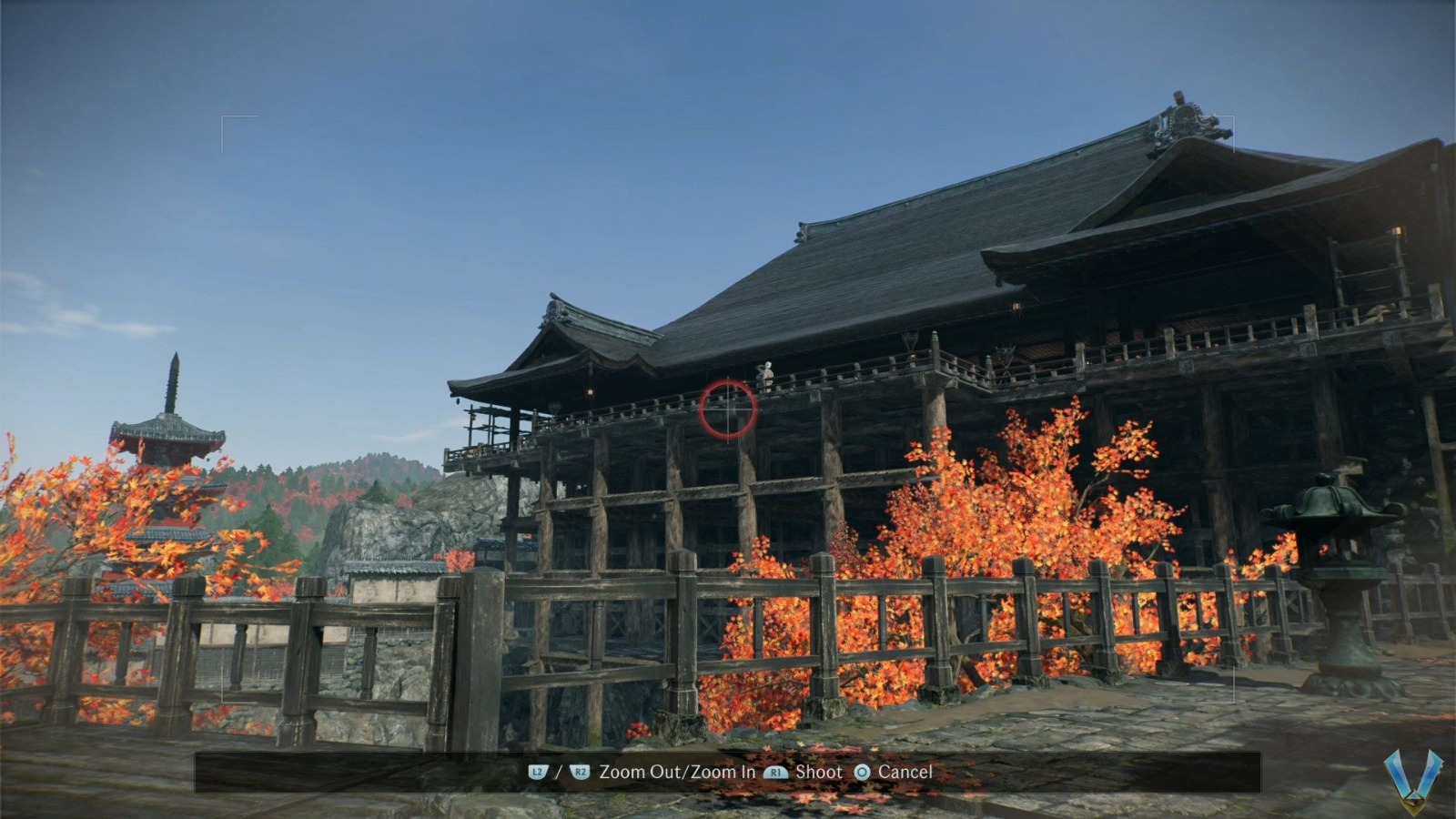
Task: Click the R1 Shoot button icon
Action: 775,772
